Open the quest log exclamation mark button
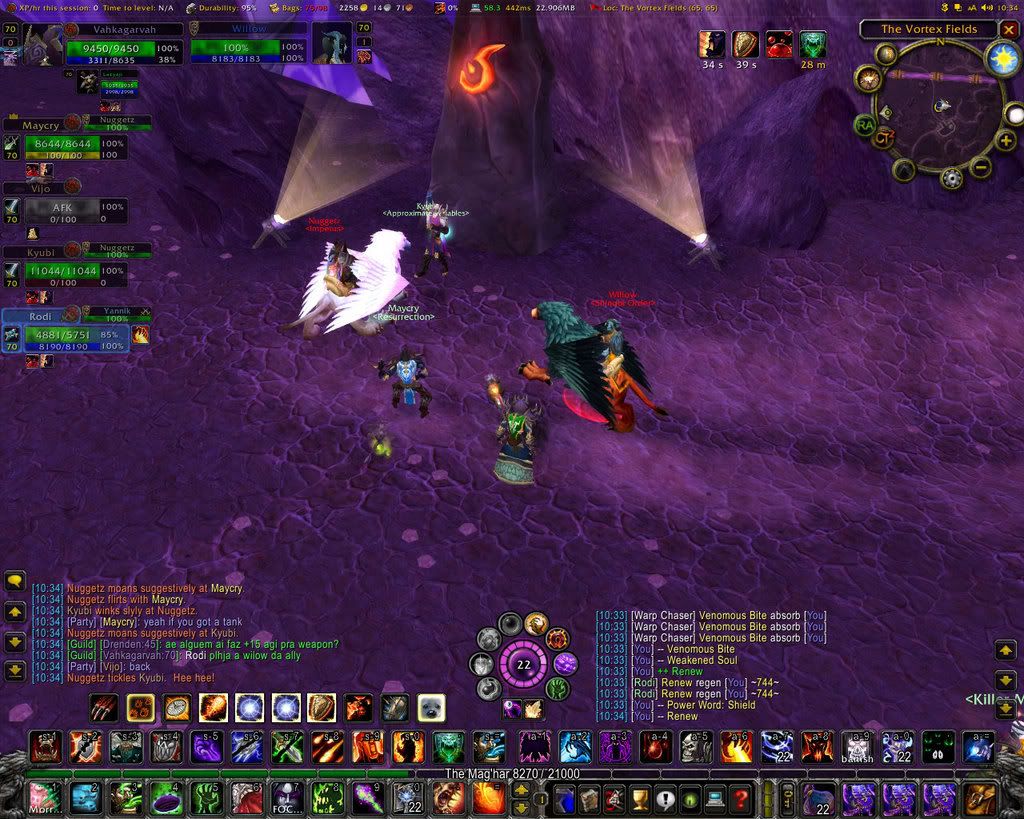The width and height of the screenshot is (1024, 819). (664, 799)
